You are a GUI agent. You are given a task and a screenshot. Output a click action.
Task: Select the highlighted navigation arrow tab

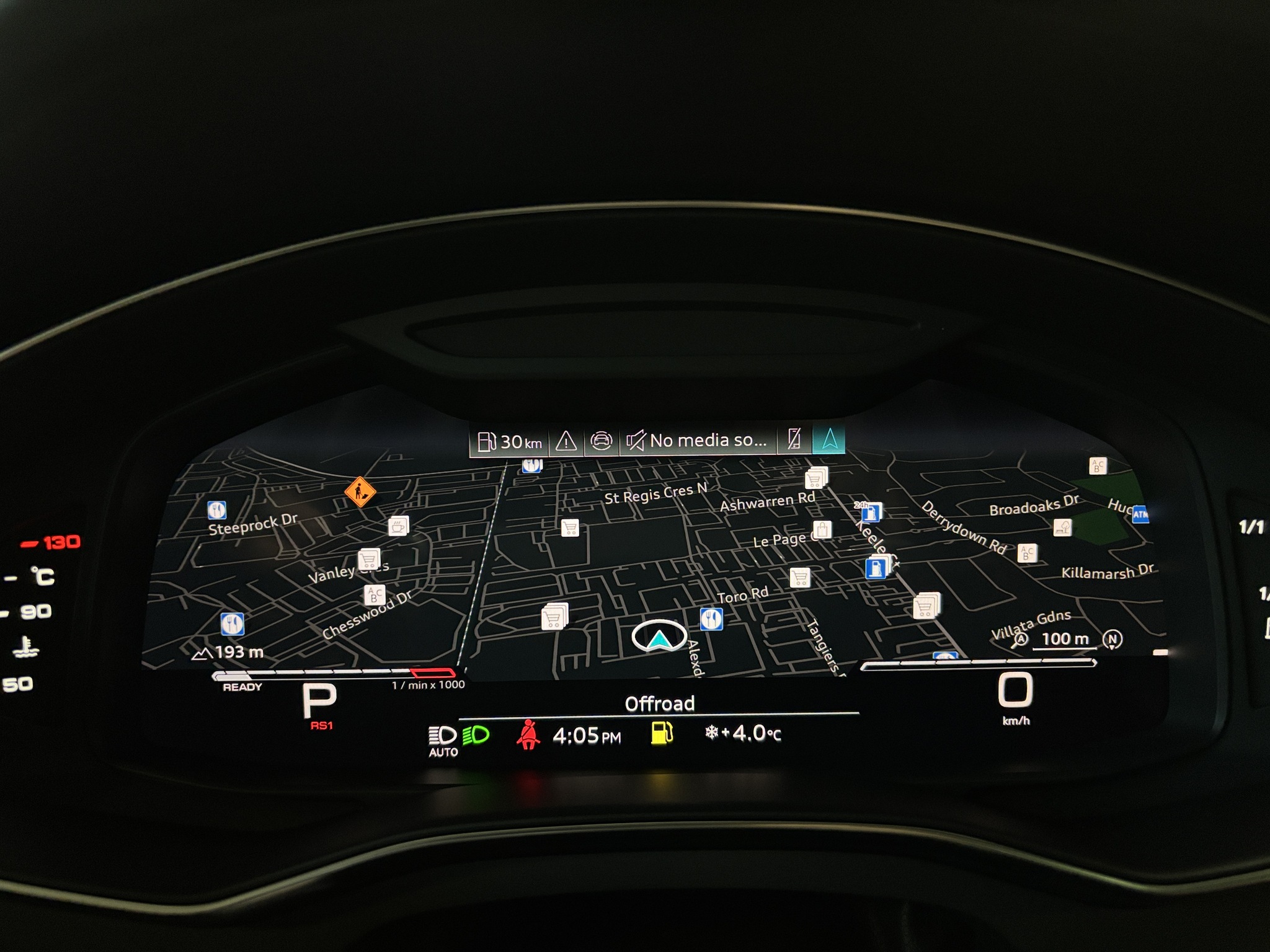coord(829,439)
